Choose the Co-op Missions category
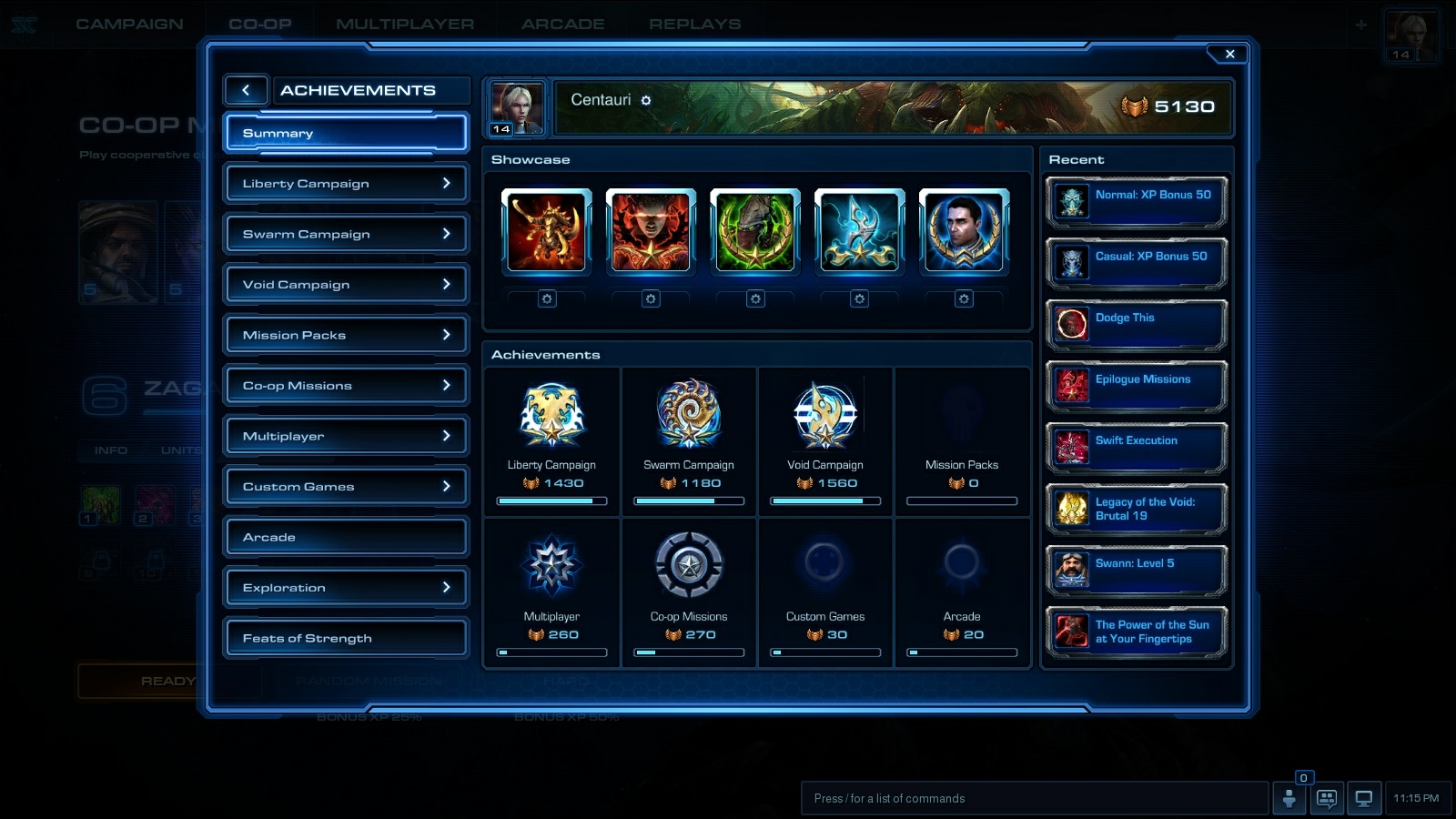The image size is (1456, 819). point(346,386)
